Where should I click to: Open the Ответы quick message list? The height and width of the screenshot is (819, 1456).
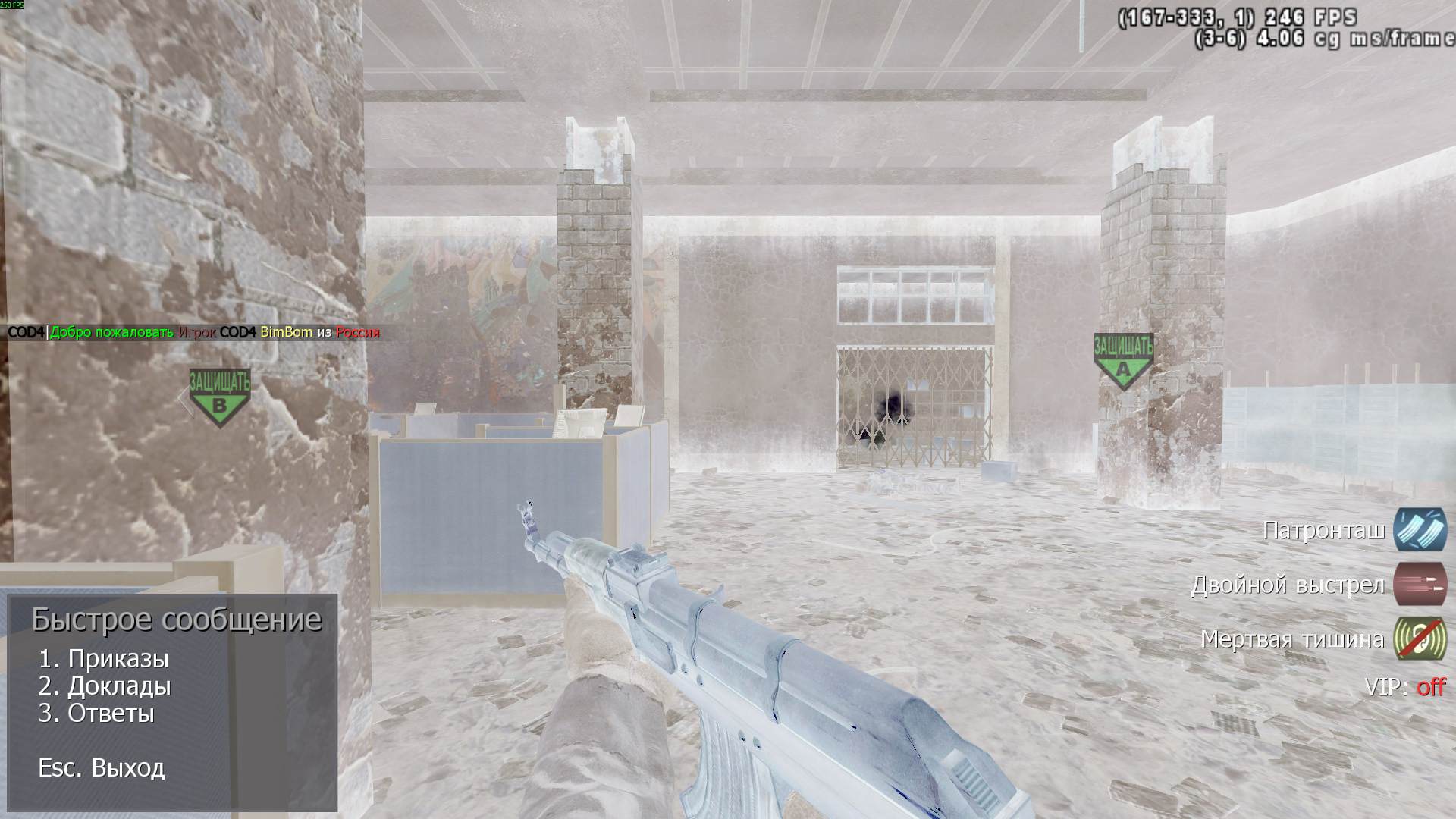96,714
